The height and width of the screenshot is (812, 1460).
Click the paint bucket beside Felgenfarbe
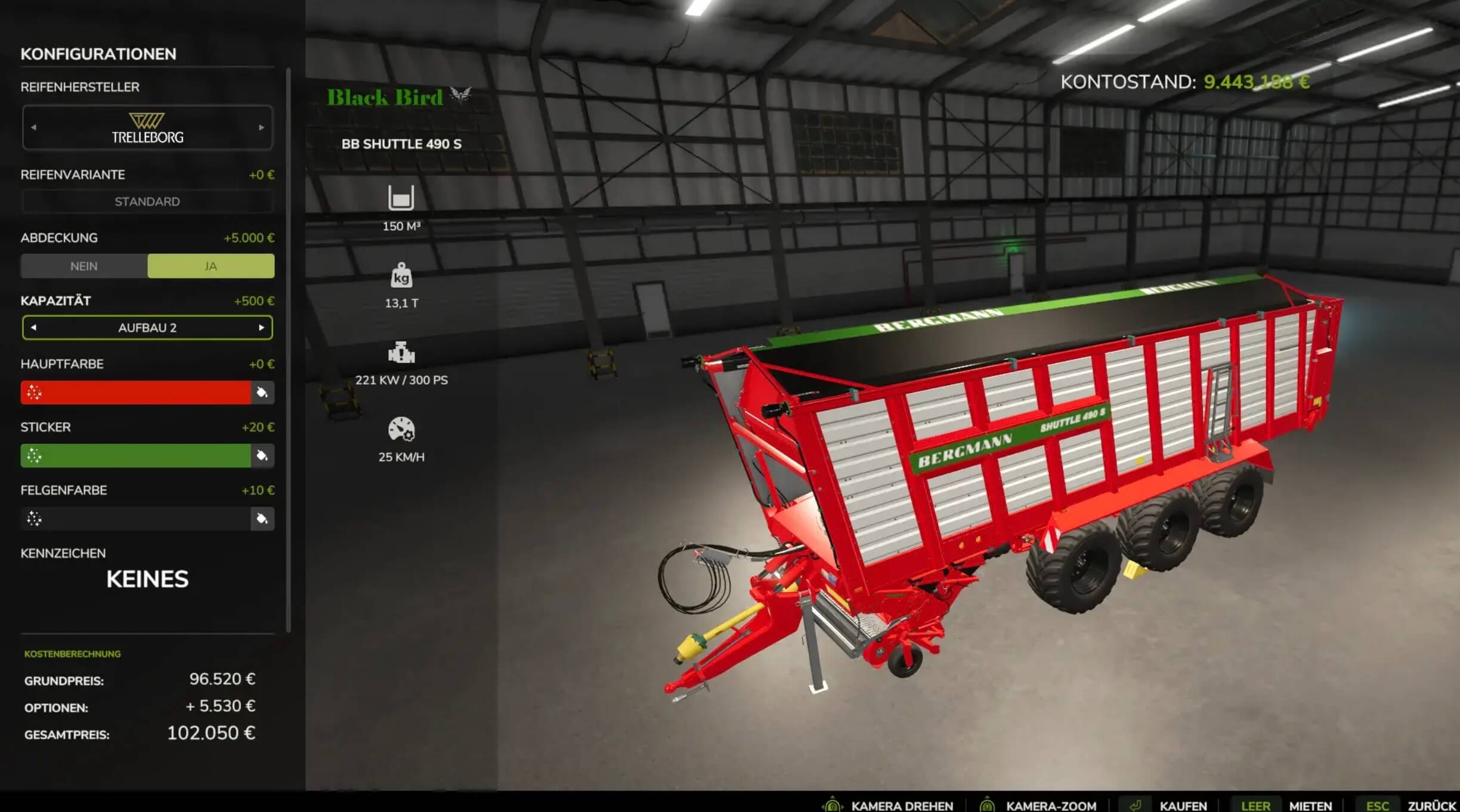pos(262,519)
